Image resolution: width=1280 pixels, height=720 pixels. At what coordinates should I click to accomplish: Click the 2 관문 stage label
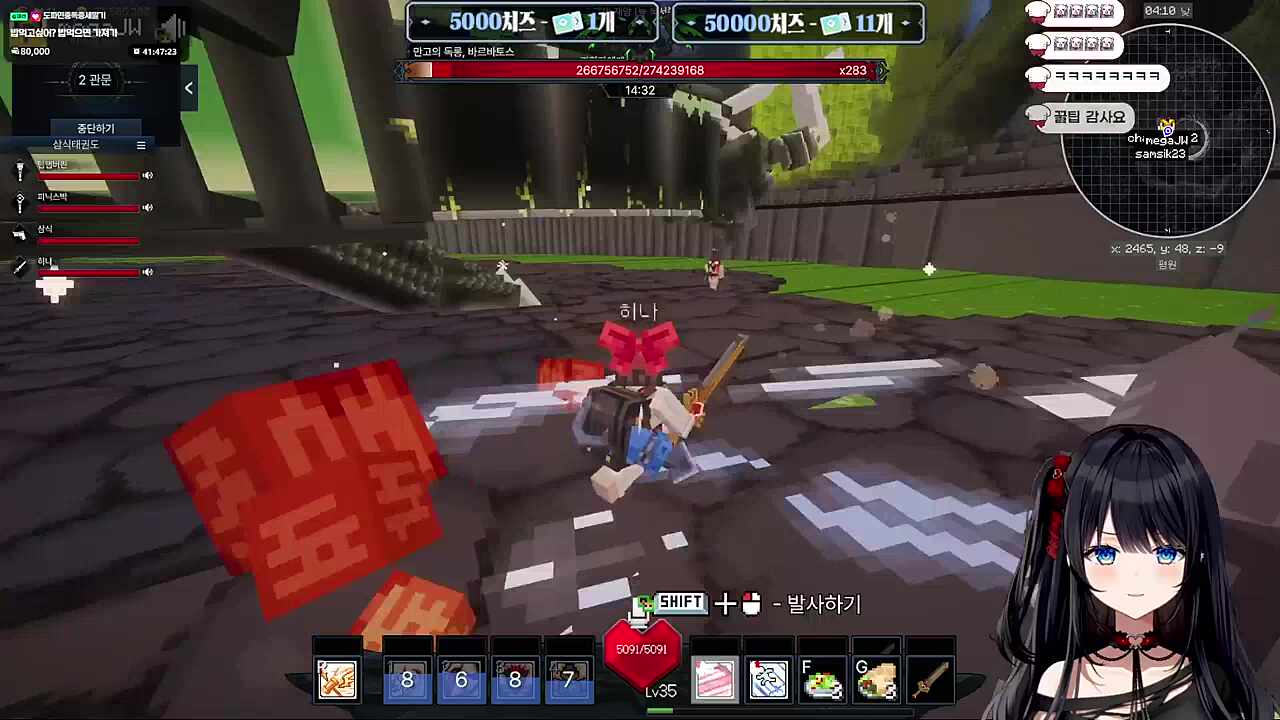(x=94, y=80)
